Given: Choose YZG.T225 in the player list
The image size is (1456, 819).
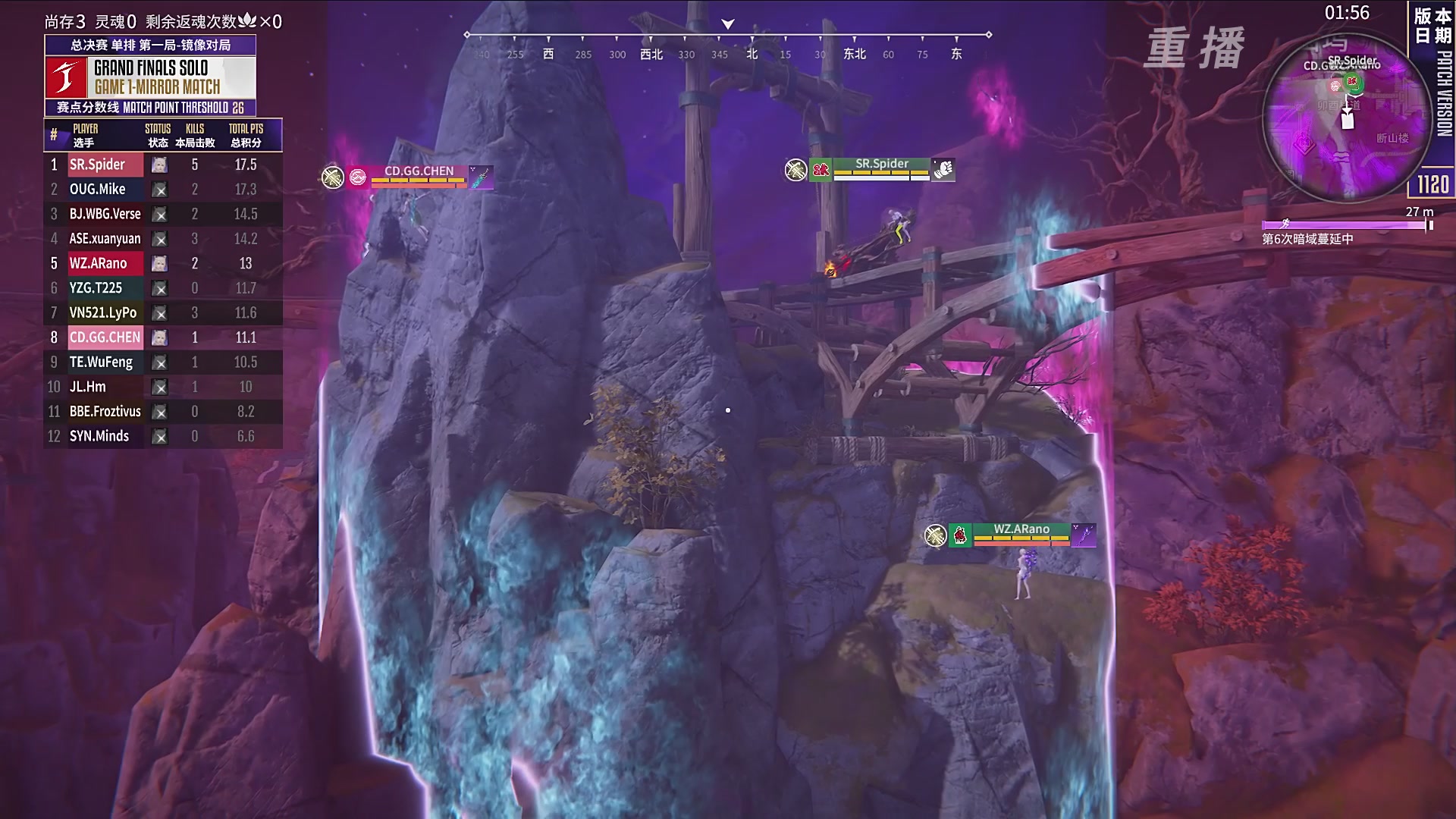Looking at the screenshot, I should [163, 288].
